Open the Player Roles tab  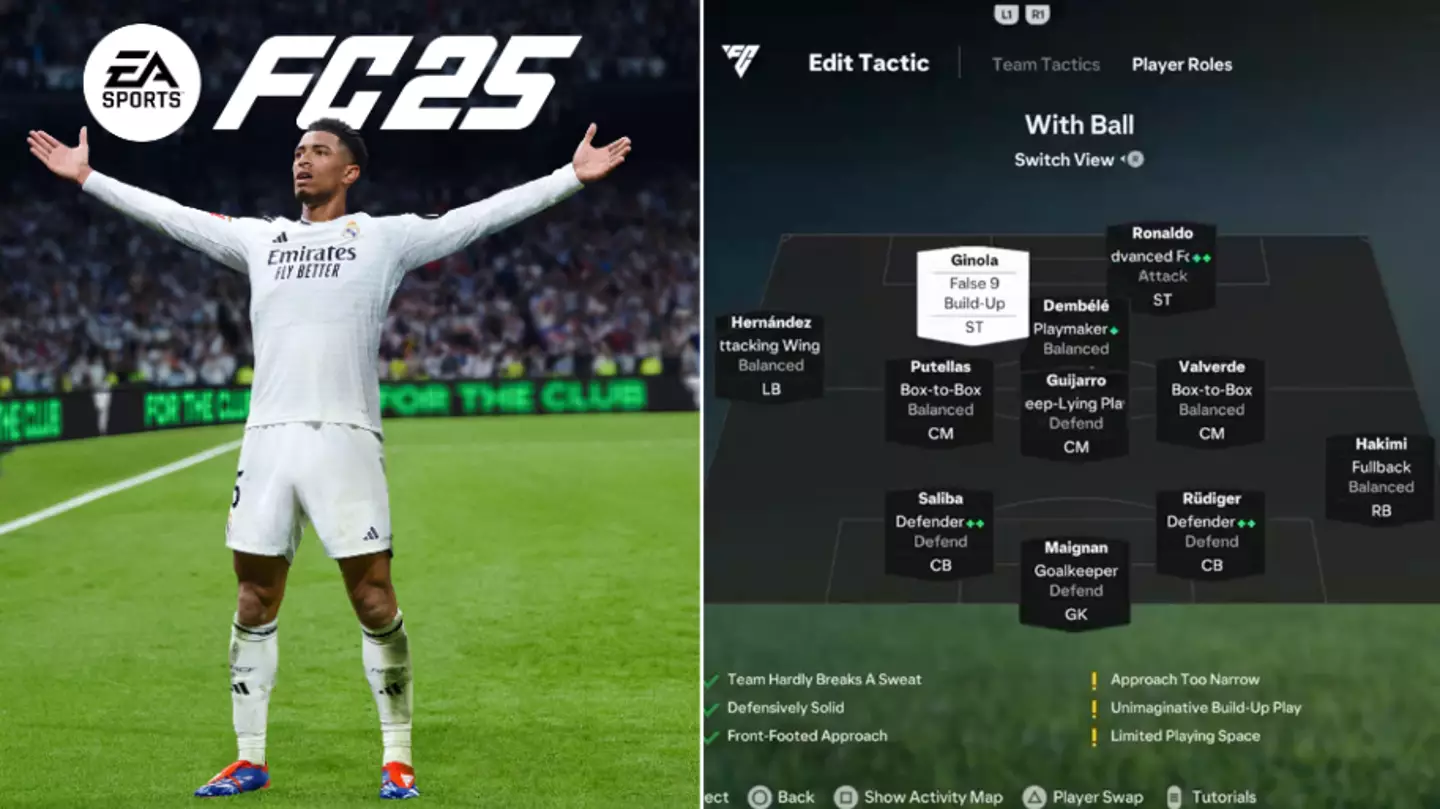1181,65
